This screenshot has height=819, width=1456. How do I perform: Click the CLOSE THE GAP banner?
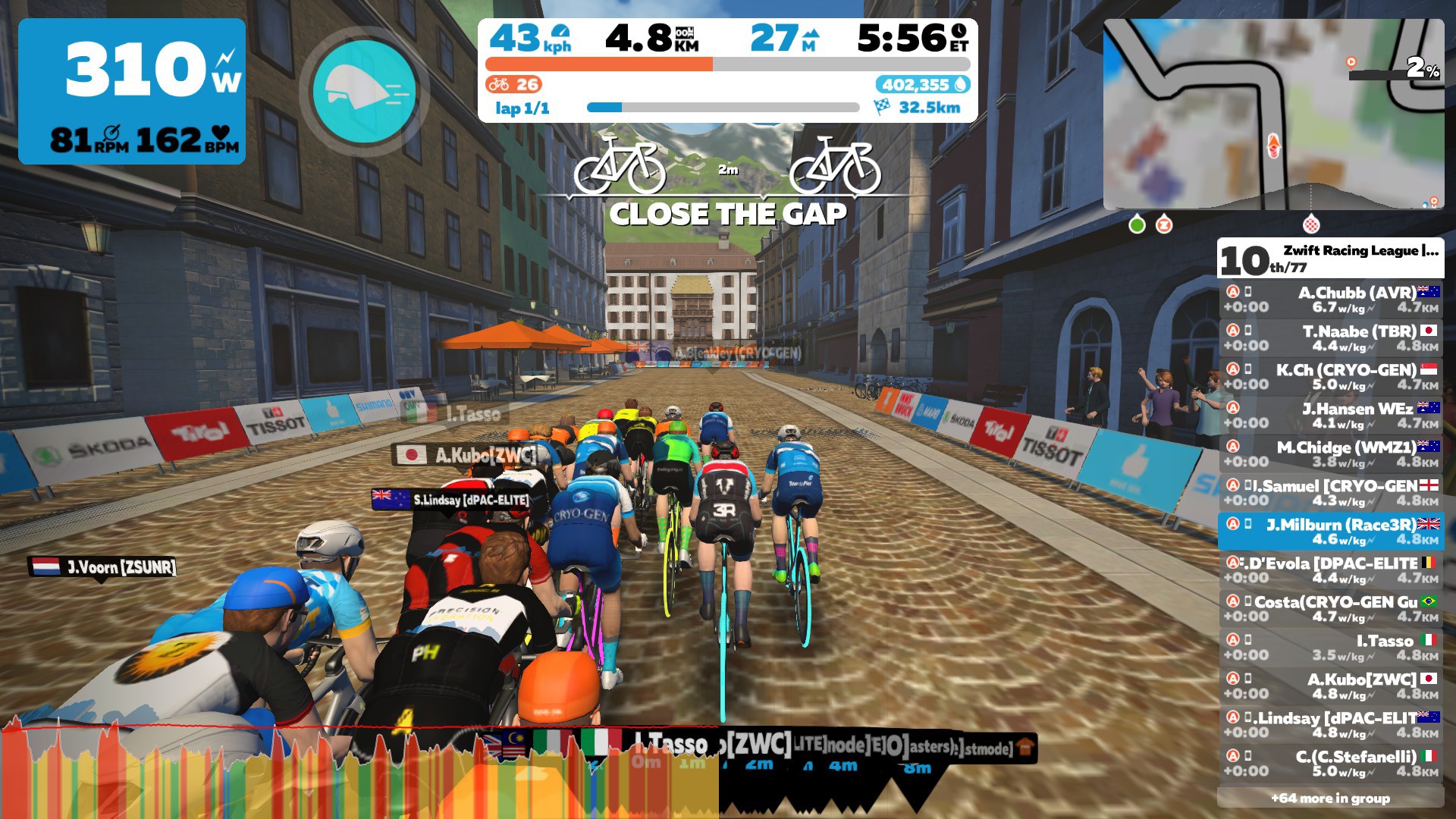[x=730, y=215]
